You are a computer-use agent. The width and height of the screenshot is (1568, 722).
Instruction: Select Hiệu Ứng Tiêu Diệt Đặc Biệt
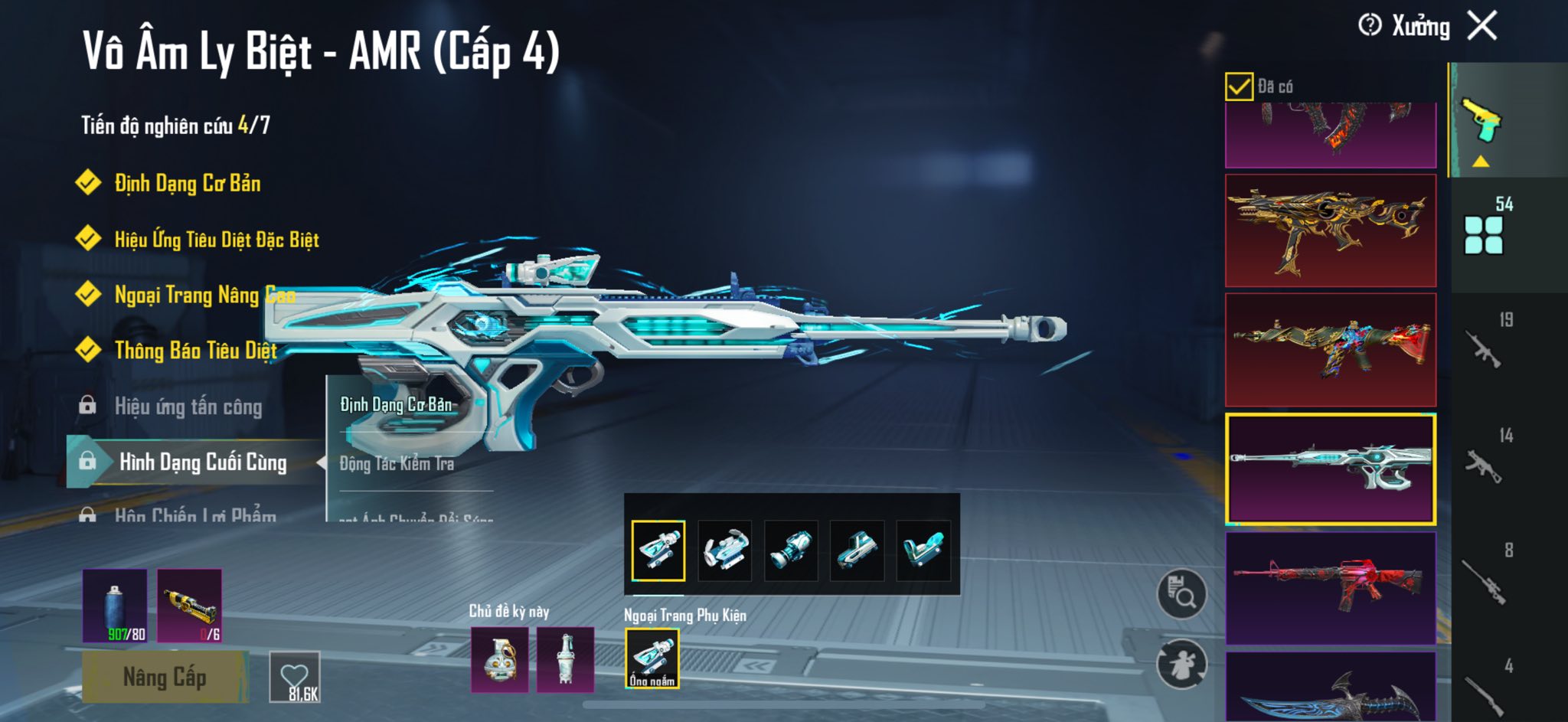(216, 240)
